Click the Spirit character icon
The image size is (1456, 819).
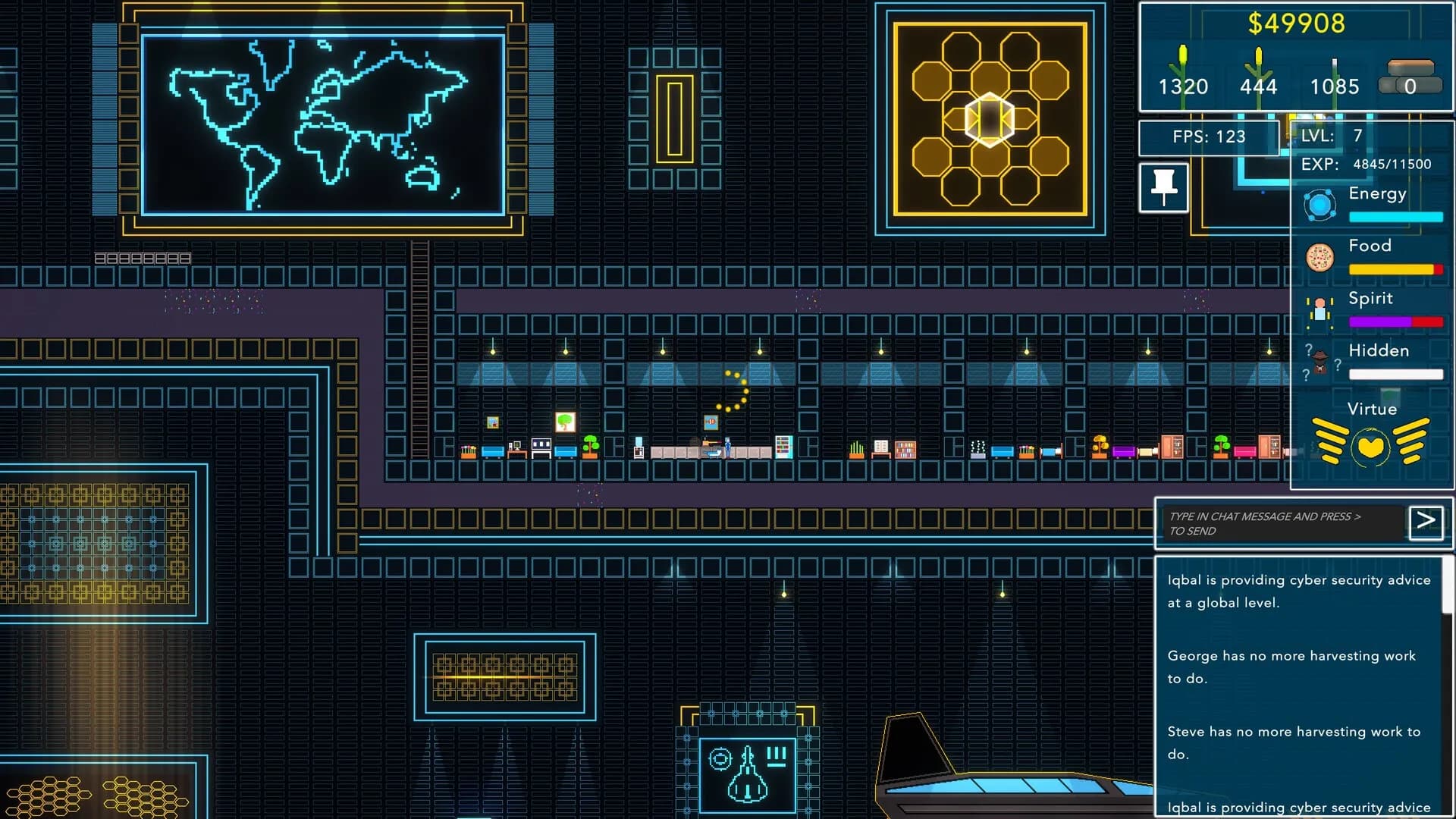[x=1320, y=310]
